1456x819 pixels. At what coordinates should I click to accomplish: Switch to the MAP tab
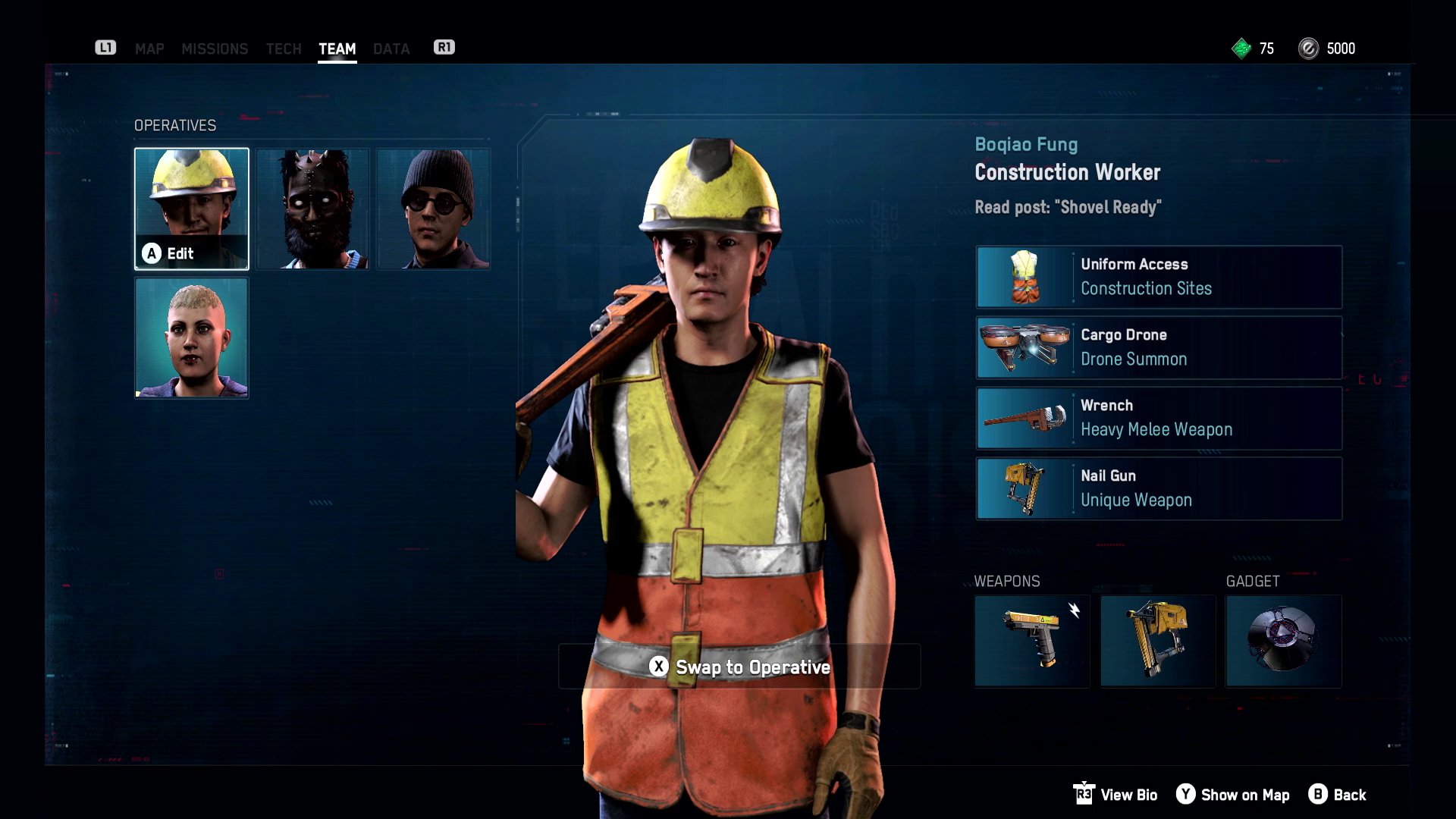149,49
